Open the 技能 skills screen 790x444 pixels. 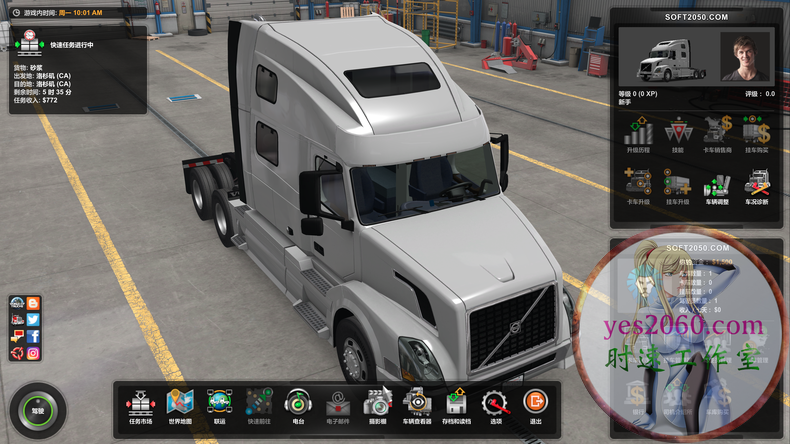[677, 134]
